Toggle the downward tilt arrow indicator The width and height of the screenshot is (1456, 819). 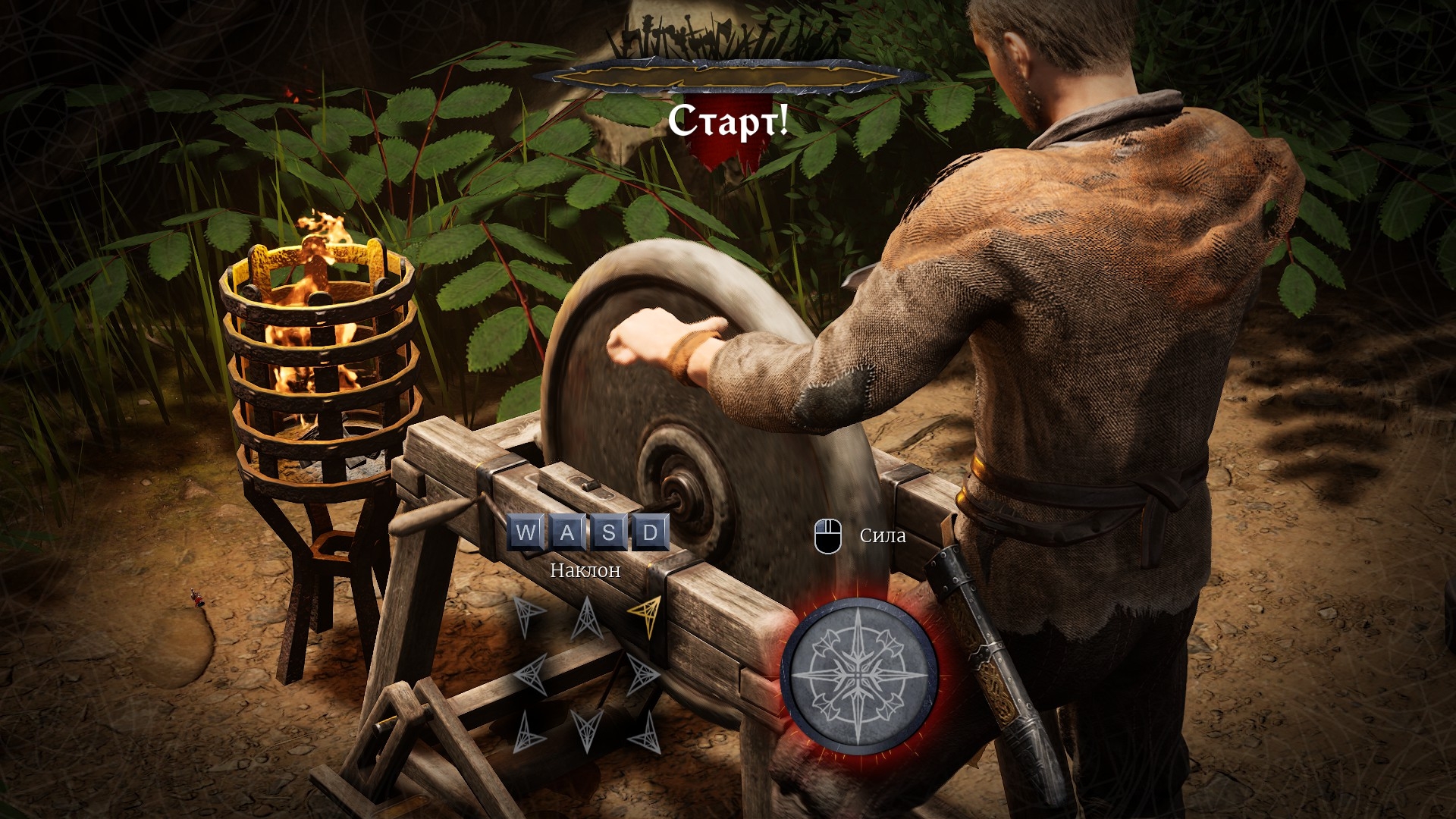tap(588, 731)
